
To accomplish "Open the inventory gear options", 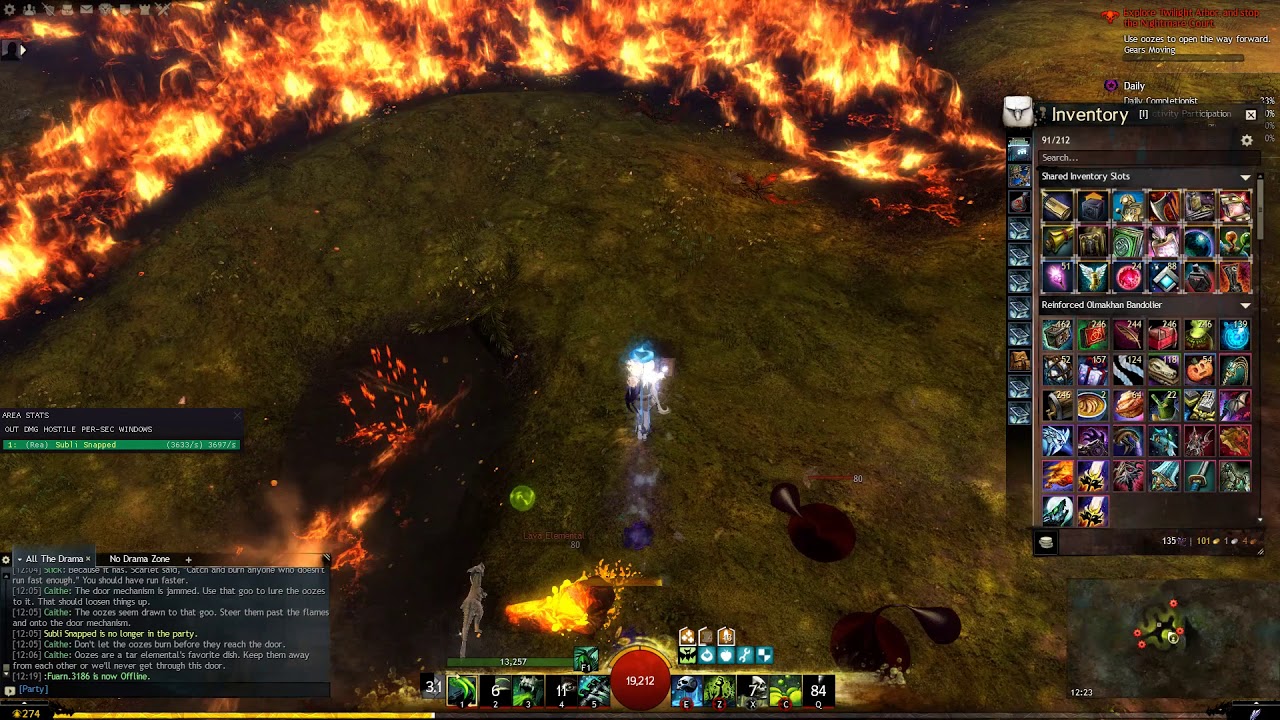I will point(1247,141).
